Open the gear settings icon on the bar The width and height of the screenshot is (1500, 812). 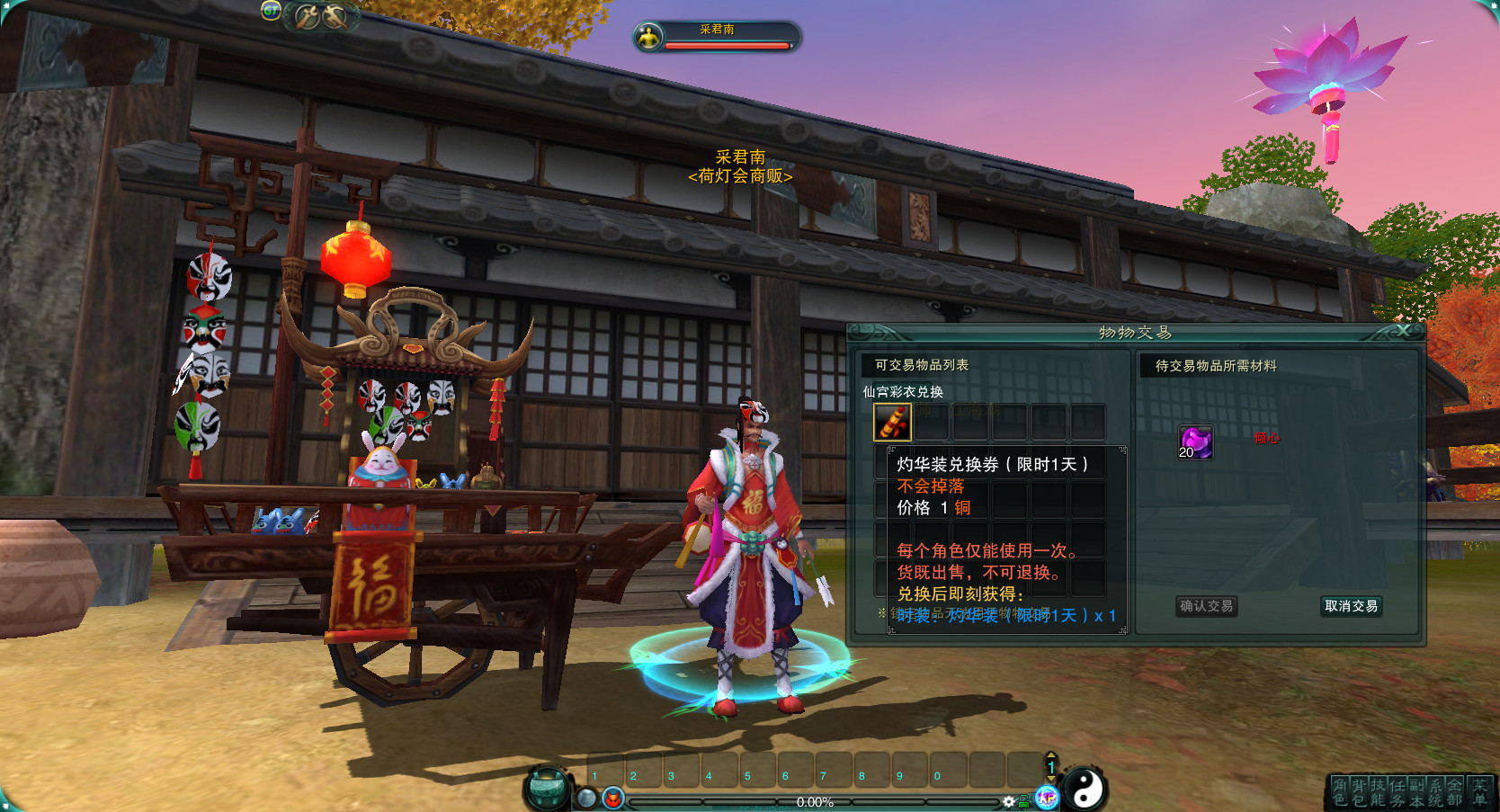click(1009, 801)
